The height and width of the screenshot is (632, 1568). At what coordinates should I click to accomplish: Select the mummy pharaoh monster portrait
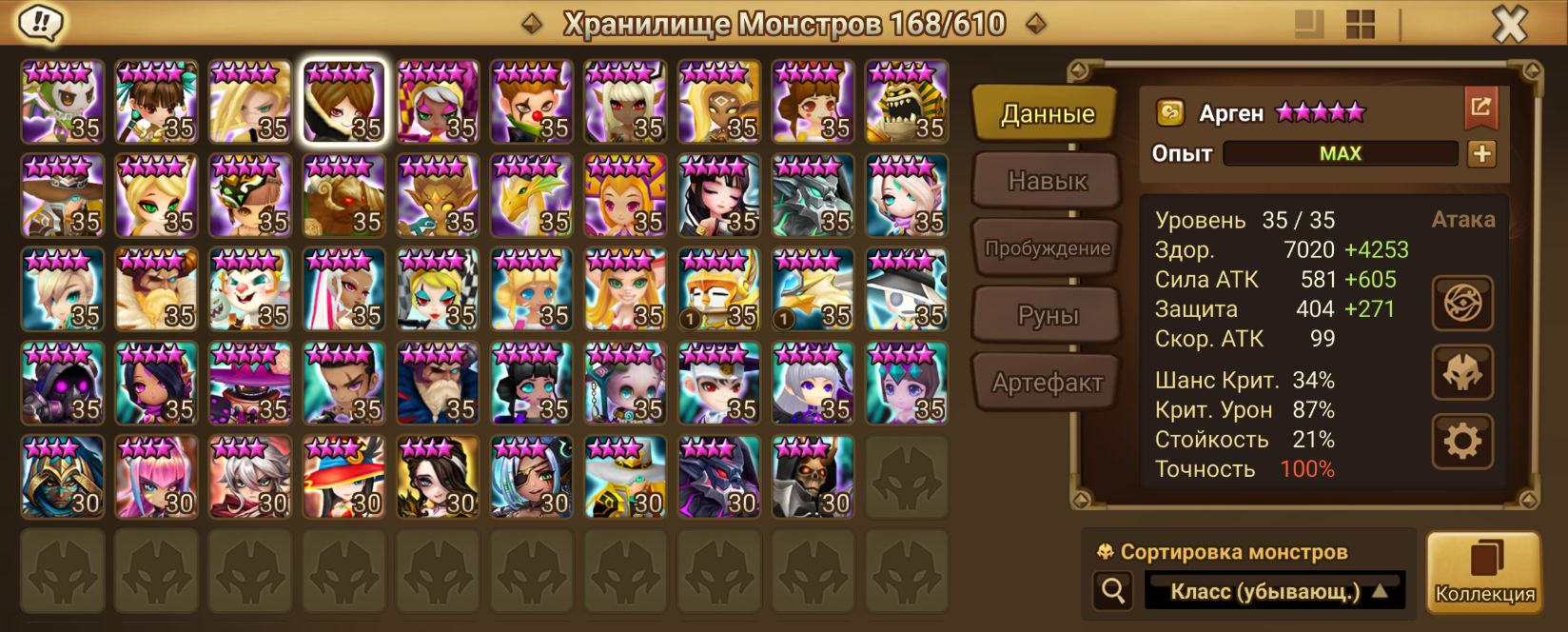click(x=907, y=102)
